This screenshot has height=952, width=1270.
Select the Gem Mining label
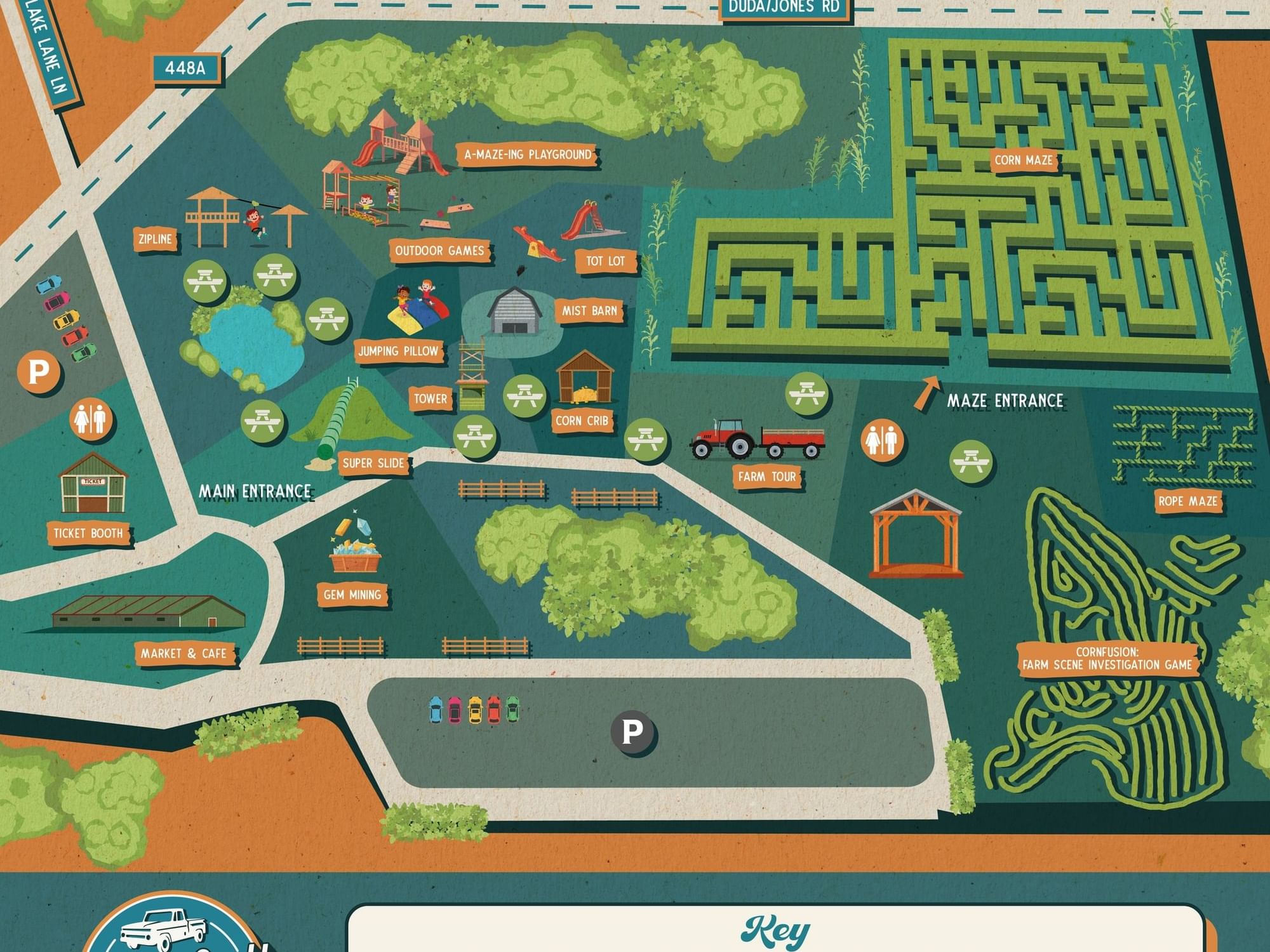pos(352,595)
